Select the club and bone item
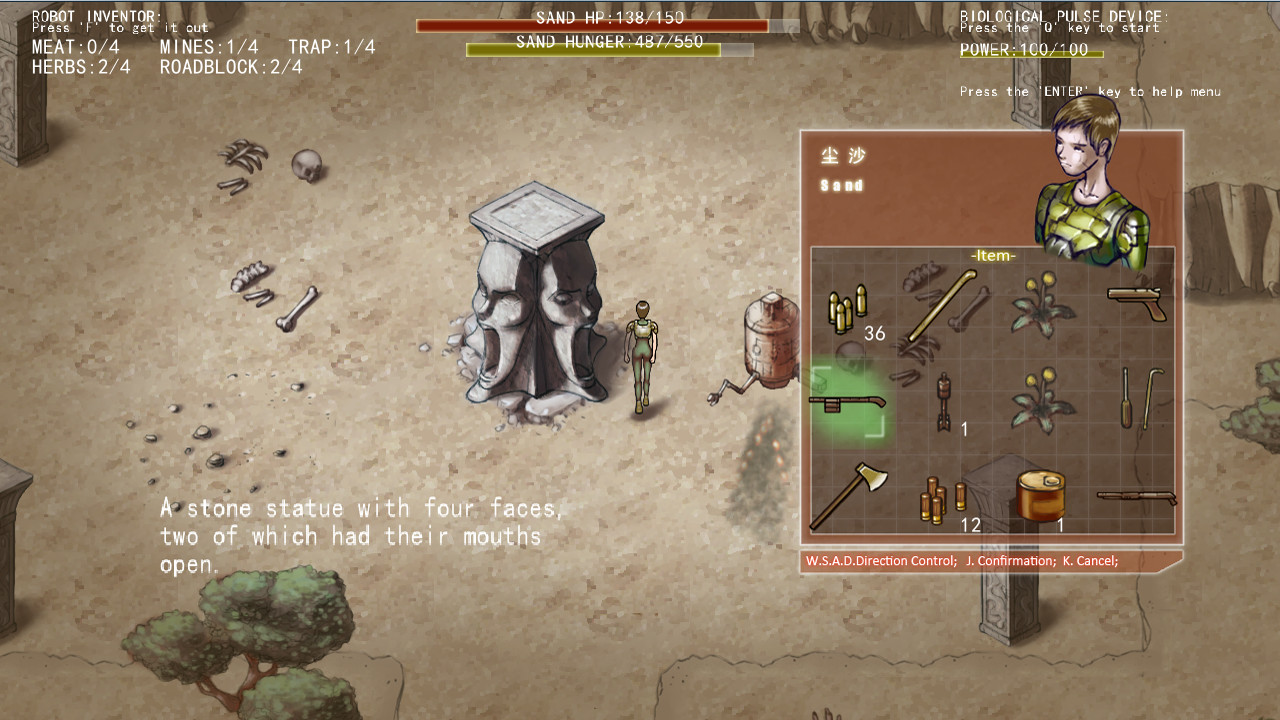 (935, 310)
